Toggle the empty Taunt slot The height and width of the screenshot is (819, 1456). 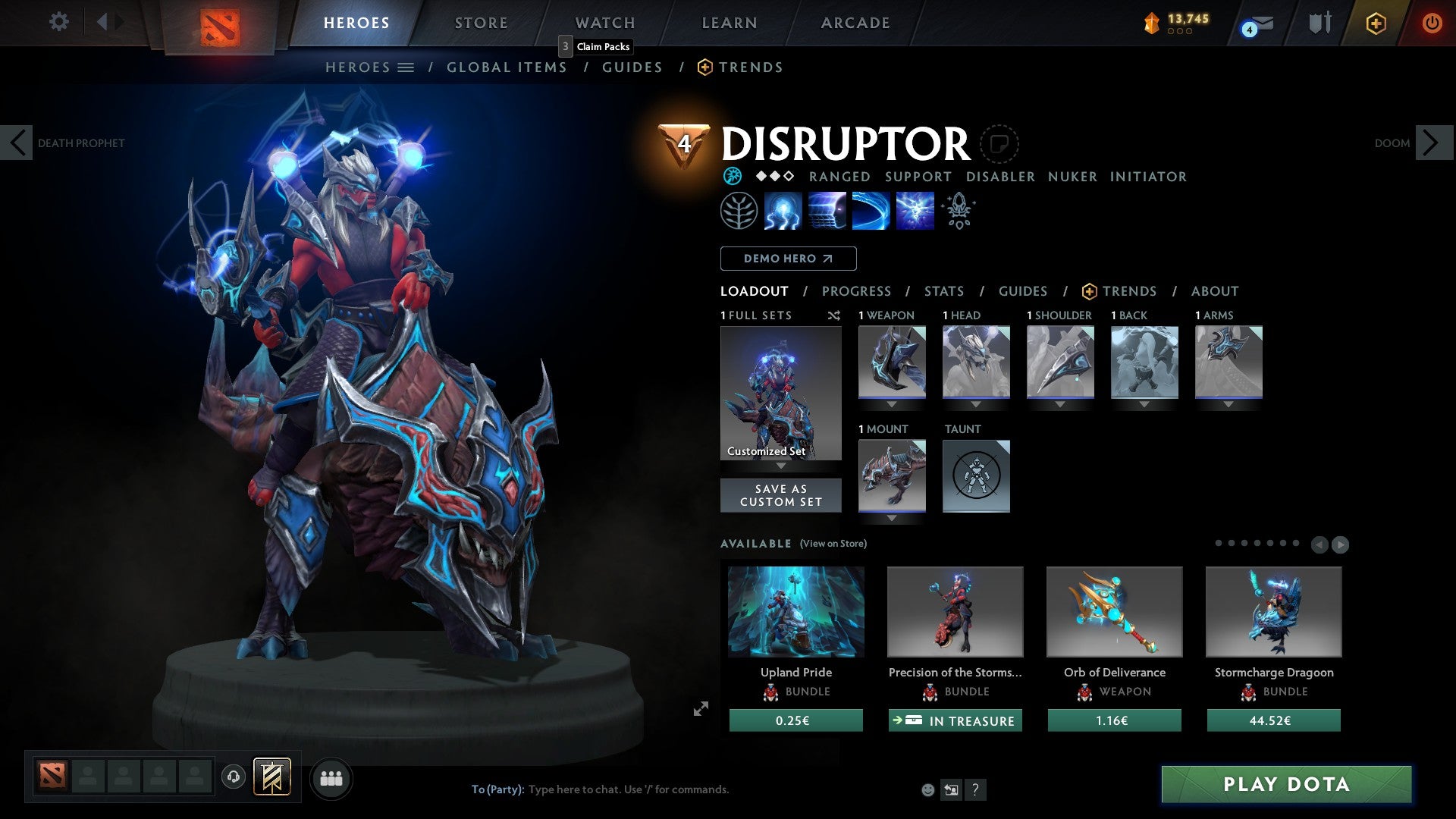click(976, 475)
